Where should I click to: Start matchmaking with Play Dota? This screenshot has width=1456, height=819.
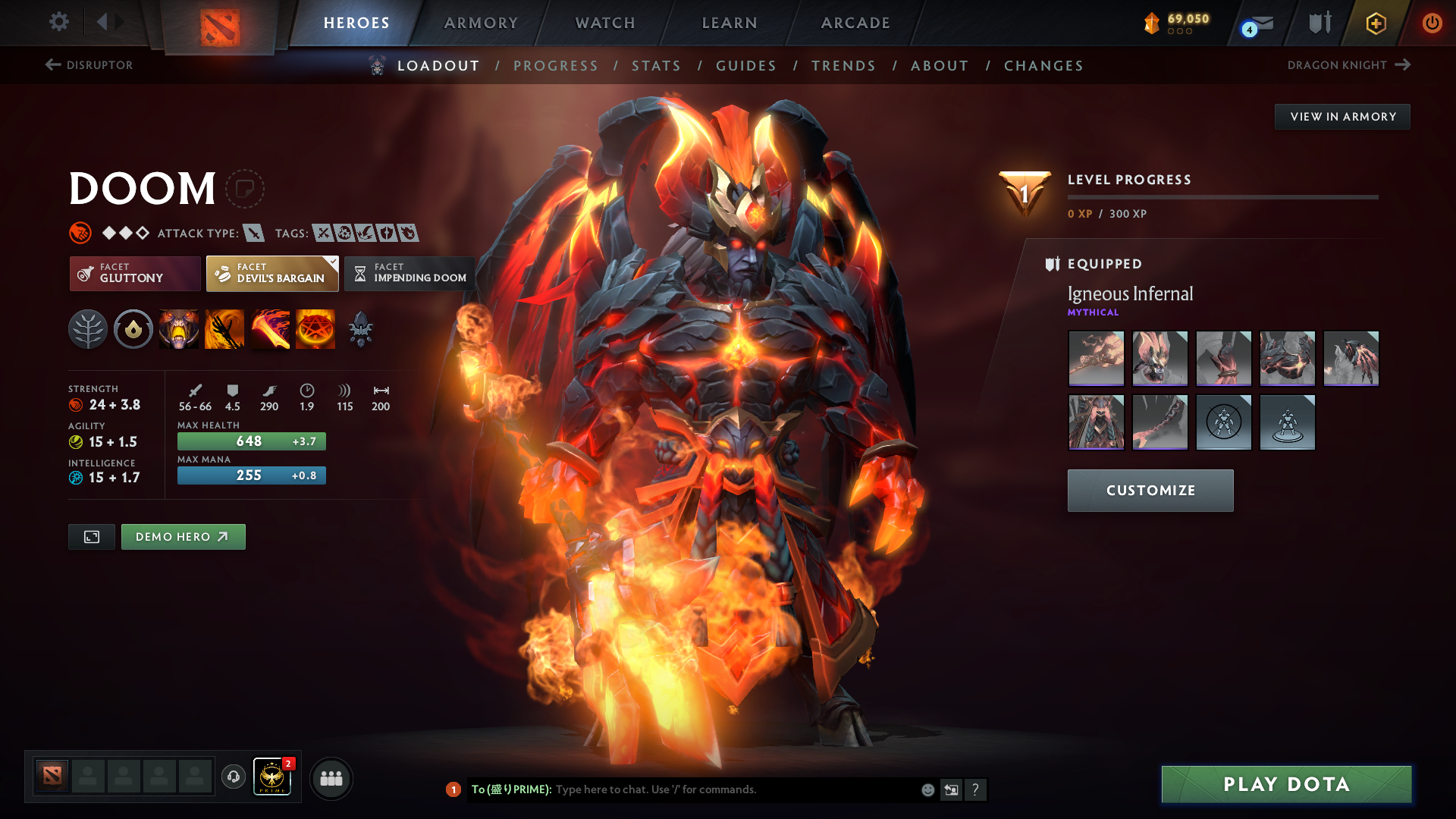pyautogui.click(x=1286, y=784)
